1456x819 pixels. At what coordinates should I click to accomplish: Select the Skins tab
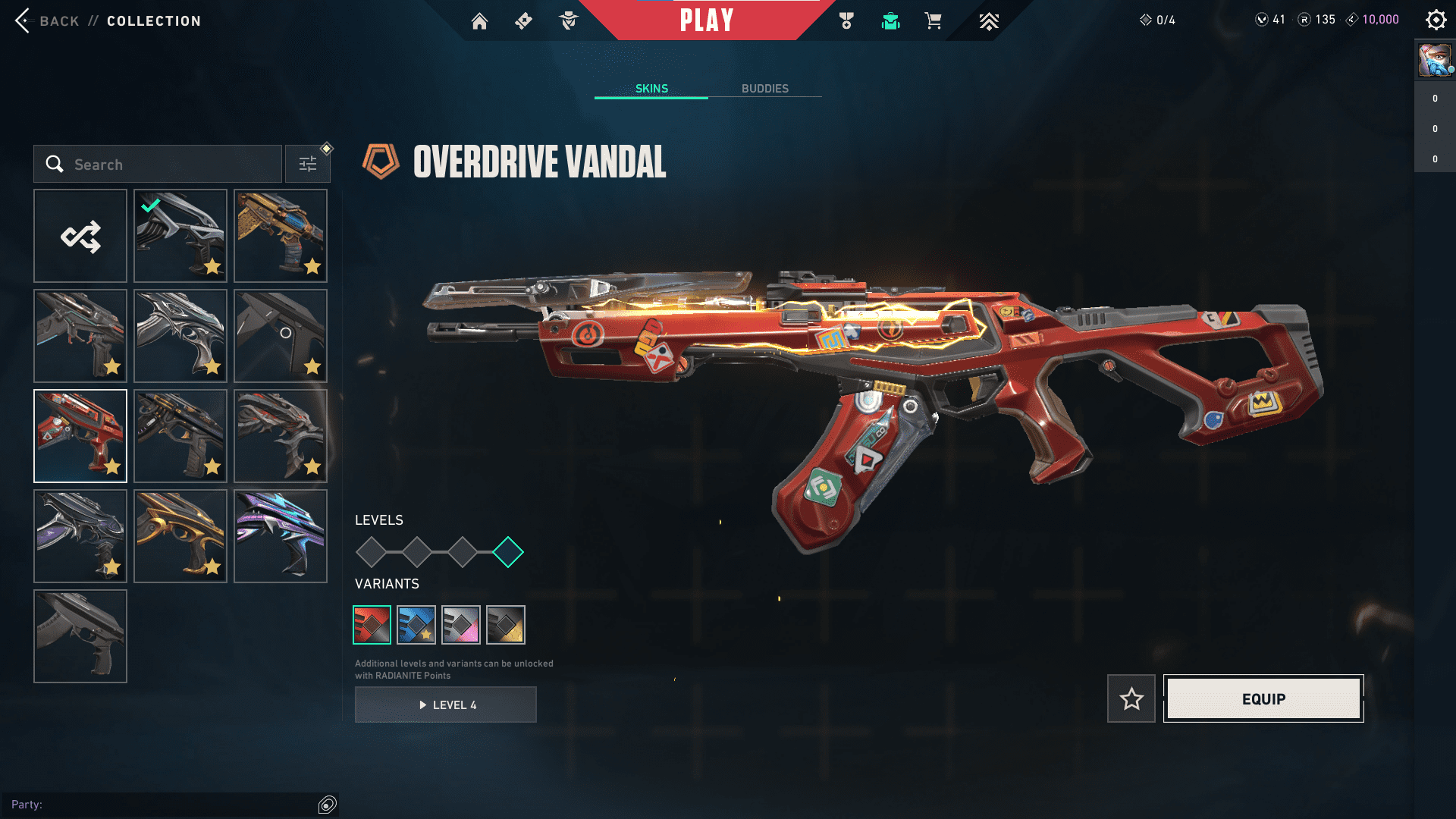click(x=651, y=89)
